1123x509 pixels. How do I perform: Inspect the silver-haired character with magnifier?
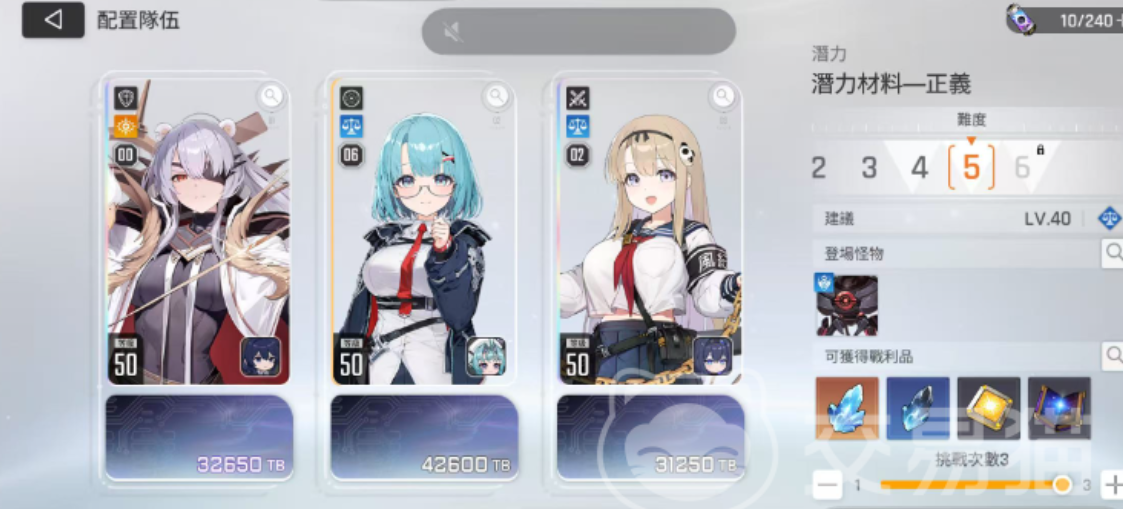(x=271, y=96)
